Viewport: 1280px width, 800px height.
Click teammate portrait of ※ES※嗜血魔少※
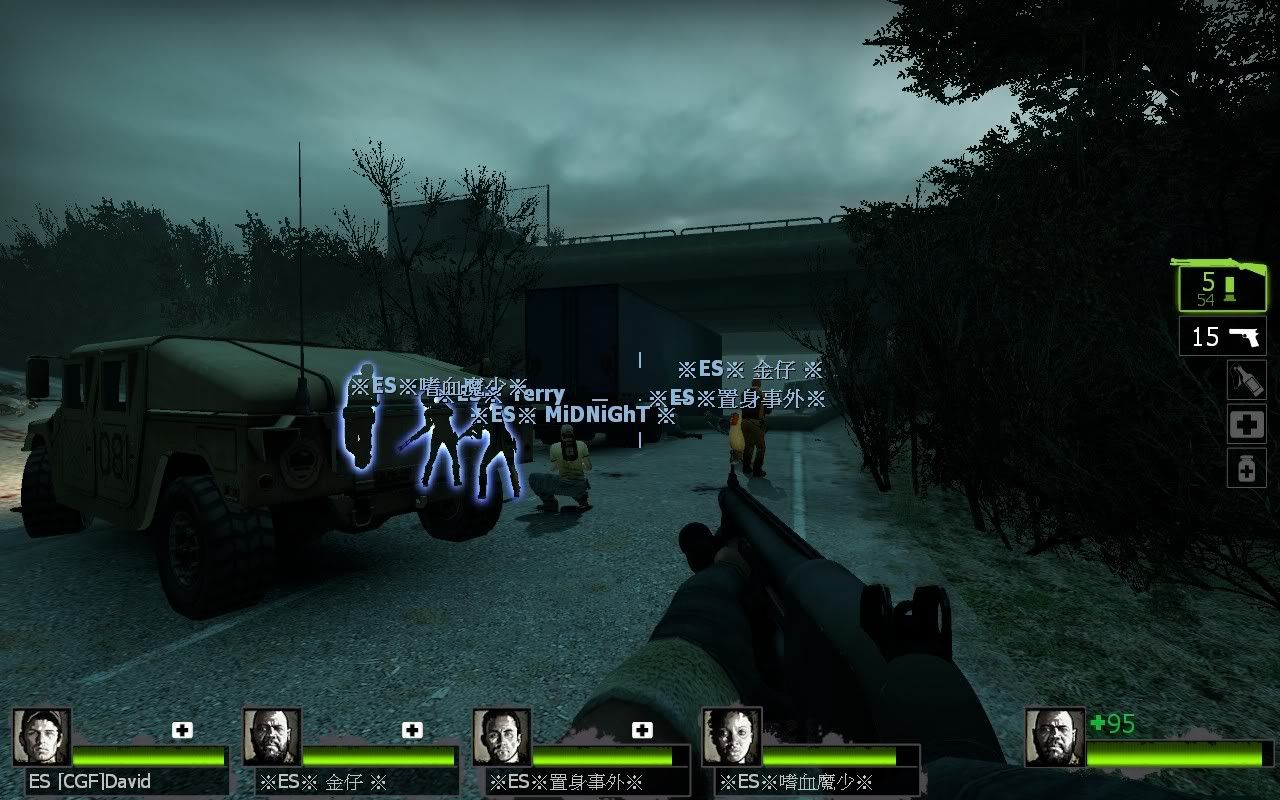click(732, 738)
